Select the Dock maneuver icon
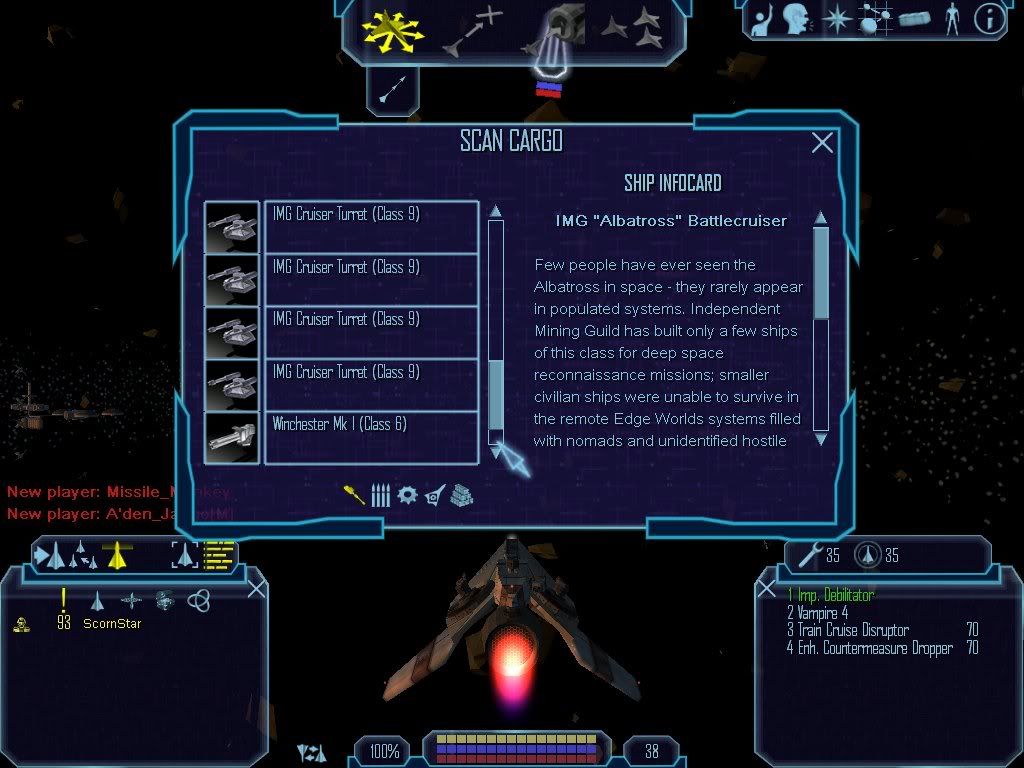The width and height of the screenshot is (1024, 768). (553, 32)
